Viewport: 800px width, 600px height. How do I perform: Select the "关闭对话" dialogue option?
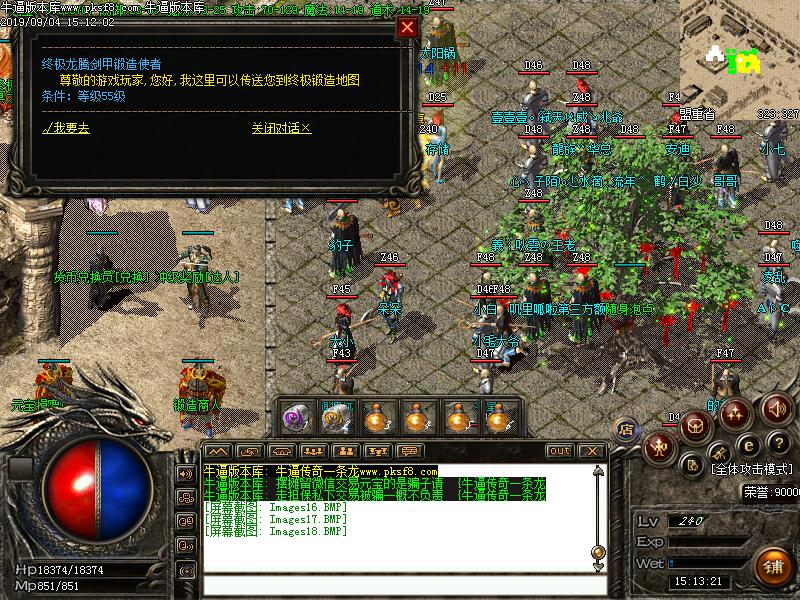click(281, 128)
